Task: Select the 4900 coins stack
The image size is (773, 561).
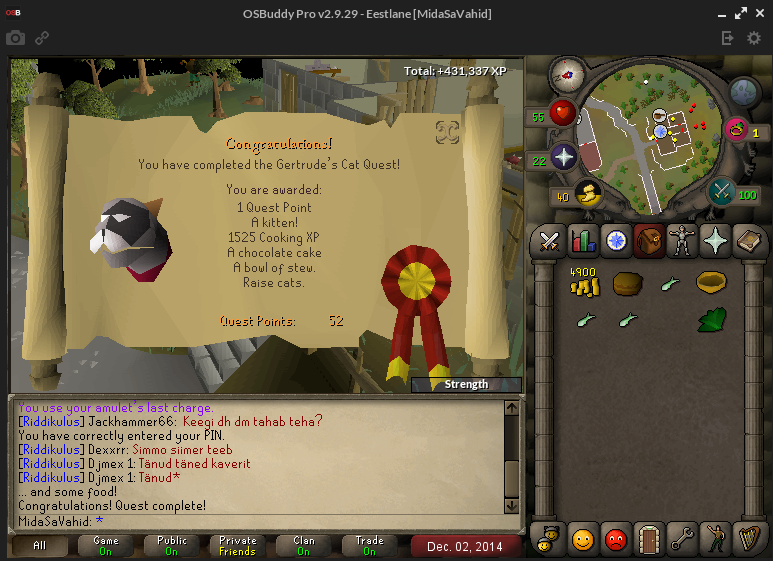Action: click(x=583, y=282)
